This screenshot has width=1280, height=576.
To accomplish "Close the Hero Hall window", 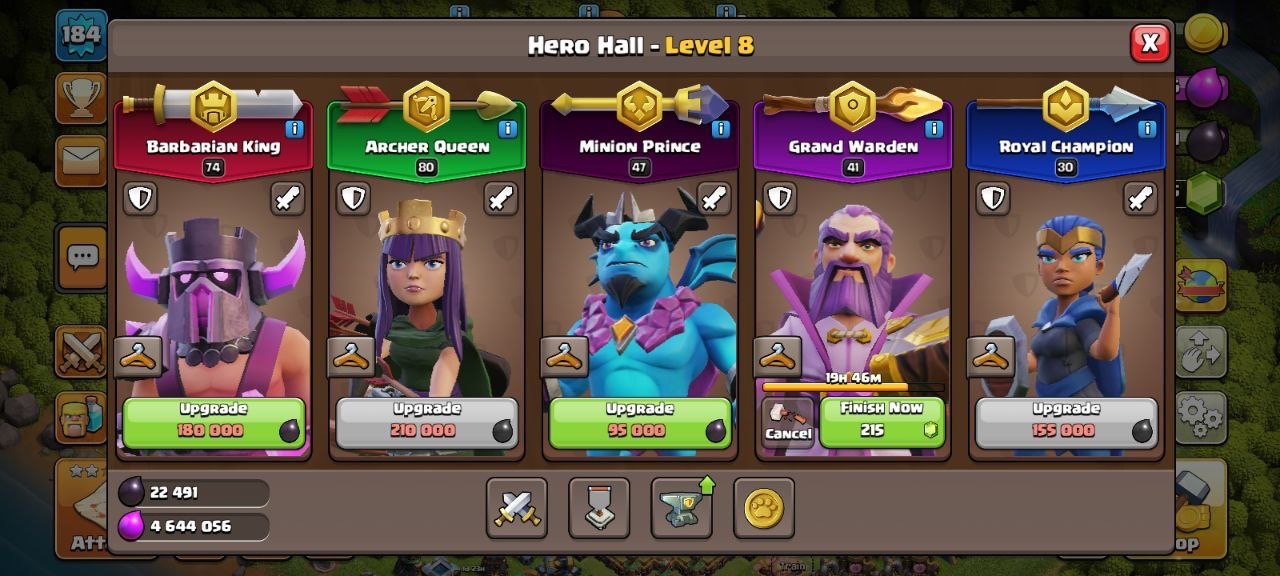I will pyautogui.click(x=1150, y=43).
